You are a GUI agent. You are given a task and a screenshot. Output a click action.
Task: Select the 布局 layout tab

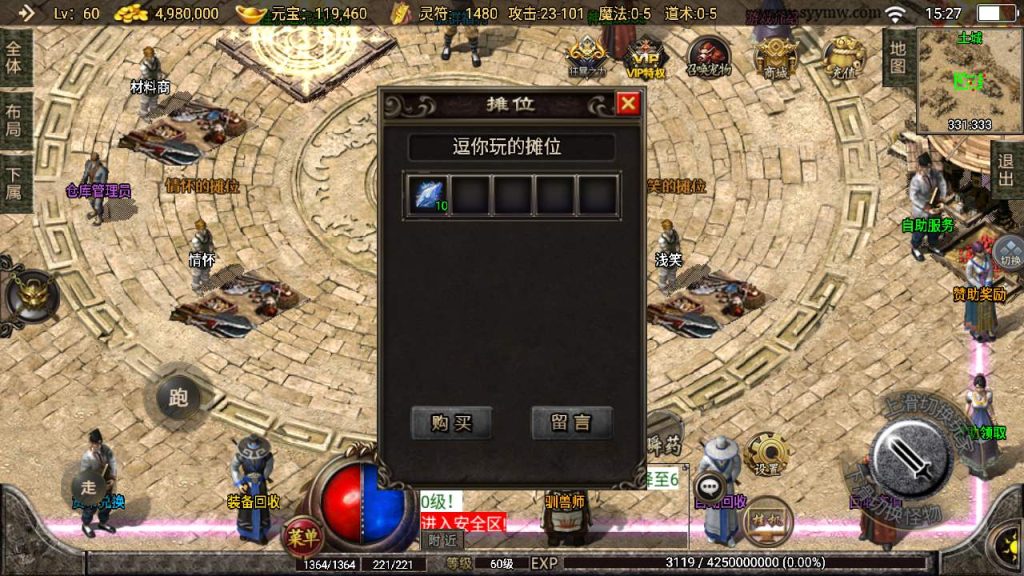click(14, 120)
